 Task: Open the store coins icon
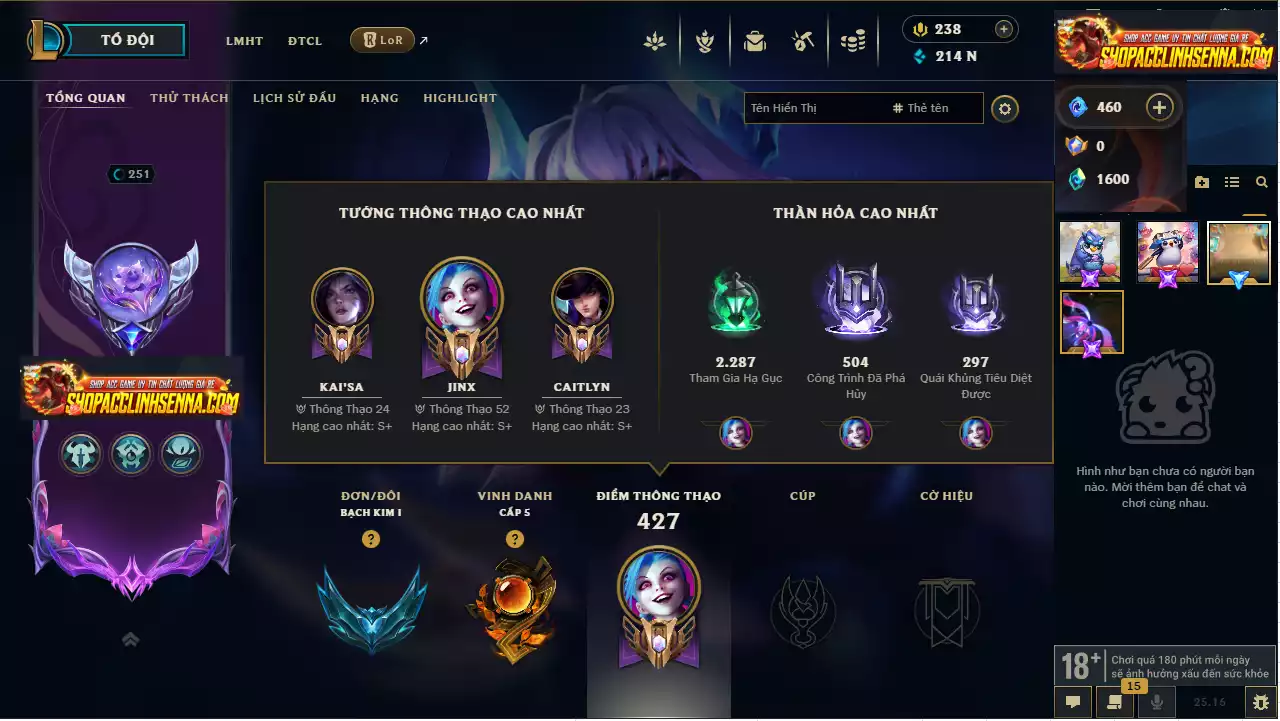tap(853, 40)
